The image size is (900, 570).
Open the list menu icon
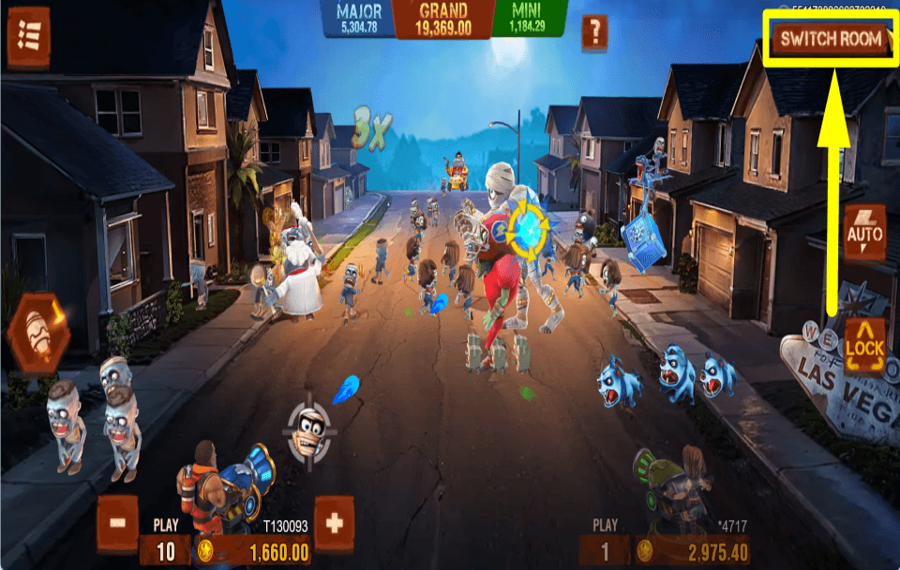(x=28, y=38)
